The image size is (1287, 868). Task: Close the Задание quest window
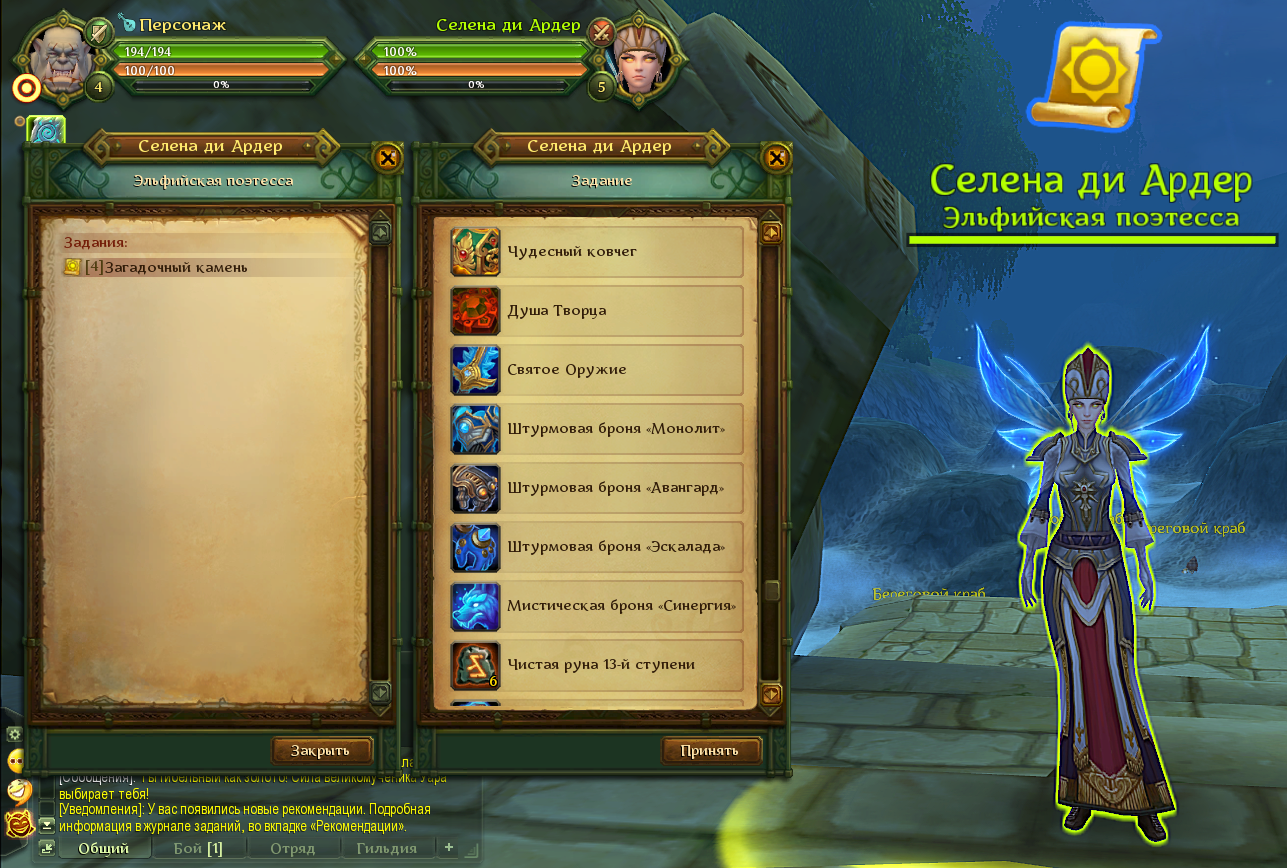pos(776,157)
